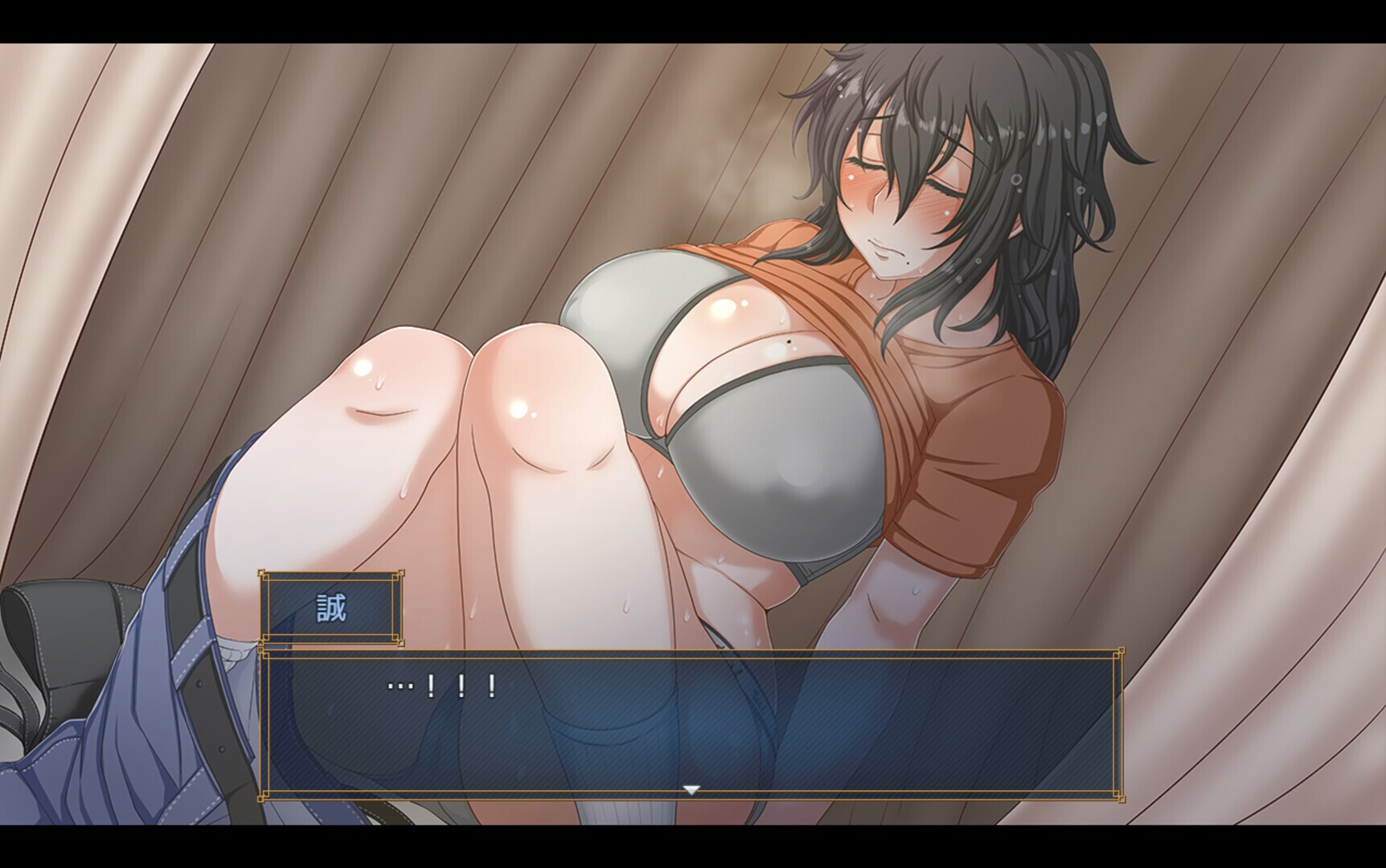Click the right edge of the dialogue frame

point(1119,723)
